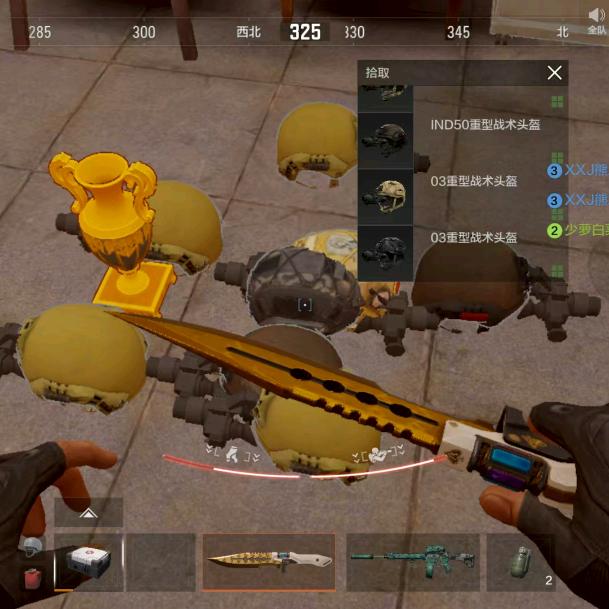The width and height of the screenshot is (609, 609).
Task: Expand the healing items list arrow
Action: (89, 513)
